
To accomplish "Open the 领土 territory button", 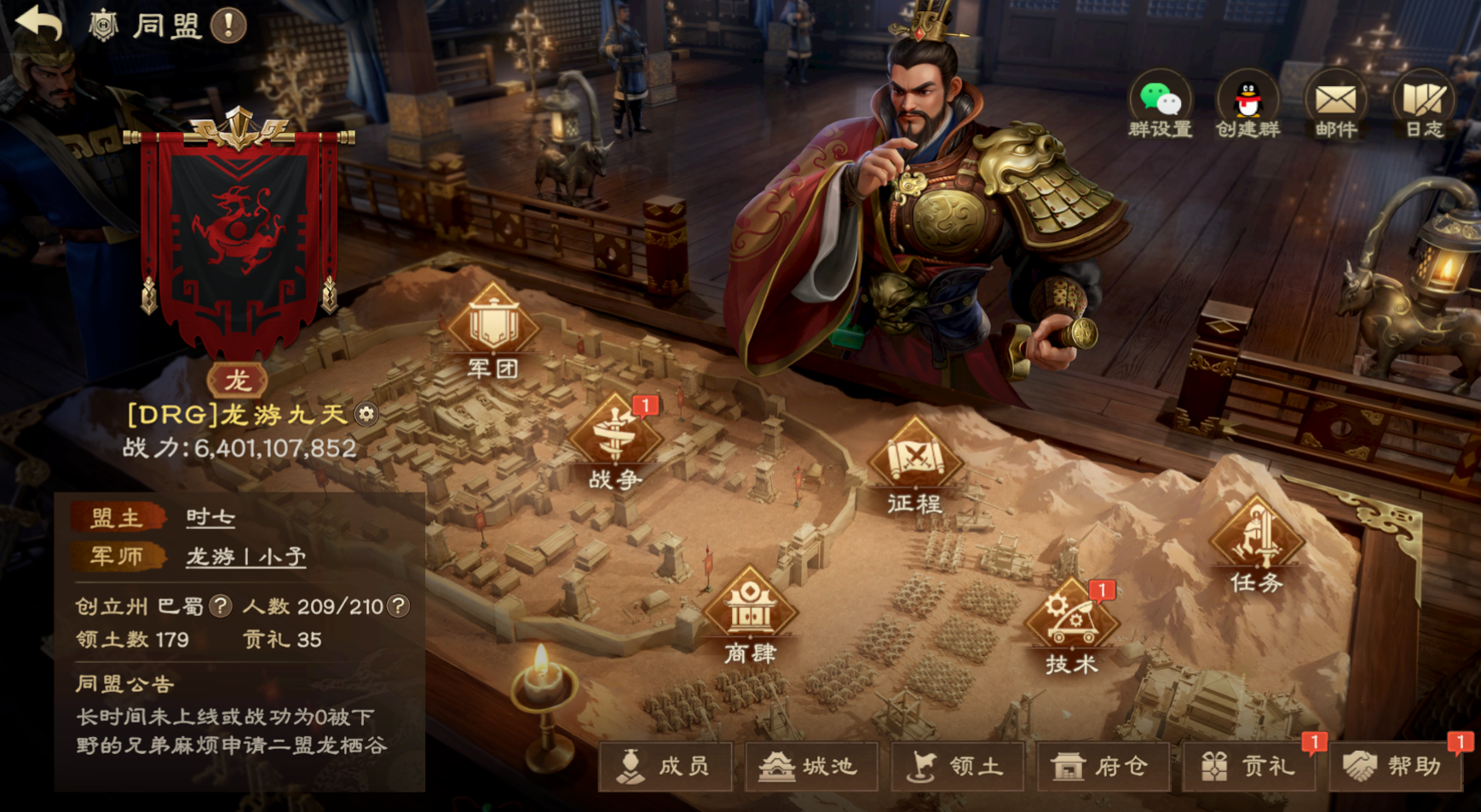I will [957, 767].
